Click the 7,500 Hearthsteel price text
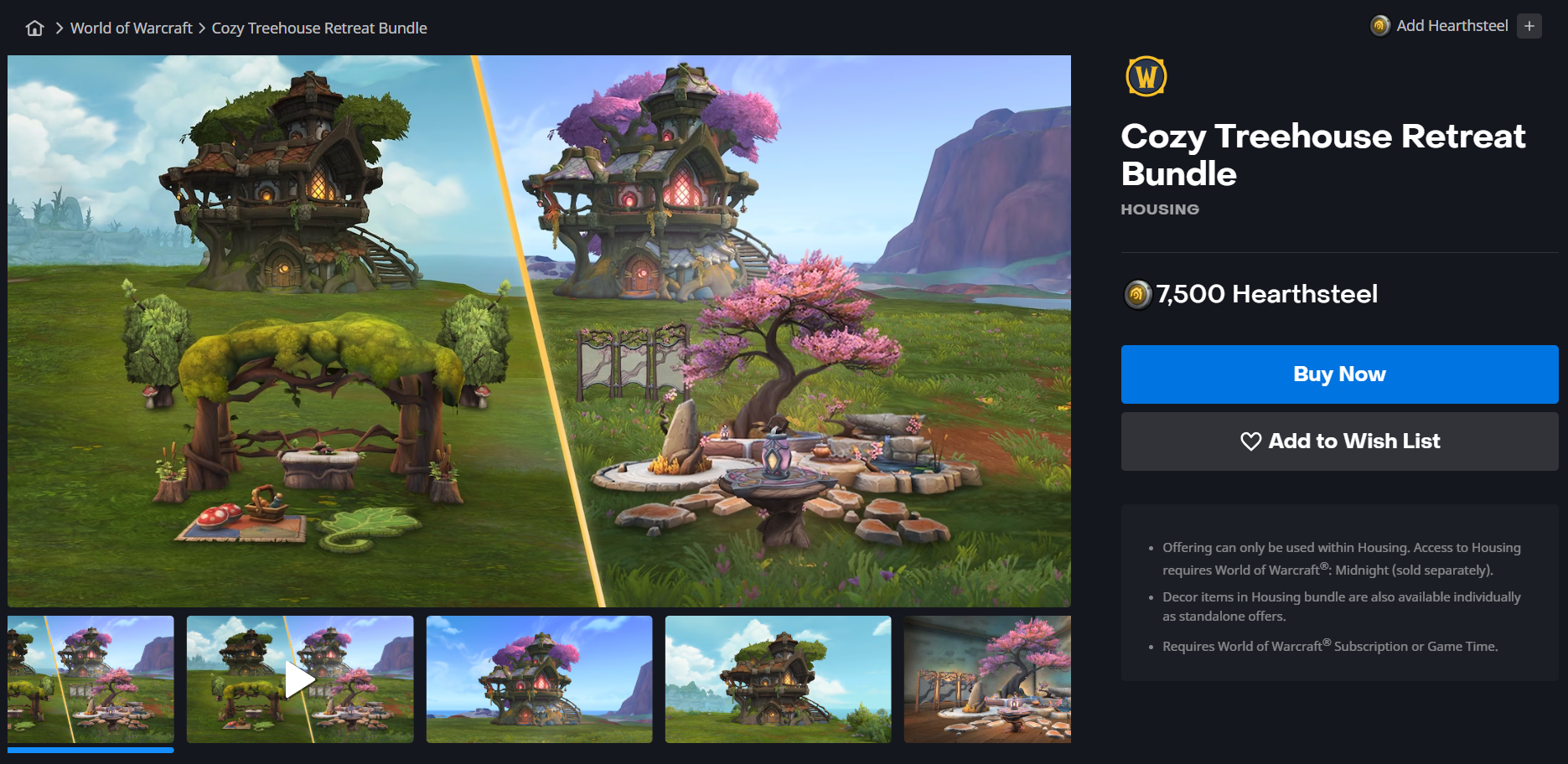 tap(1265, 294)
